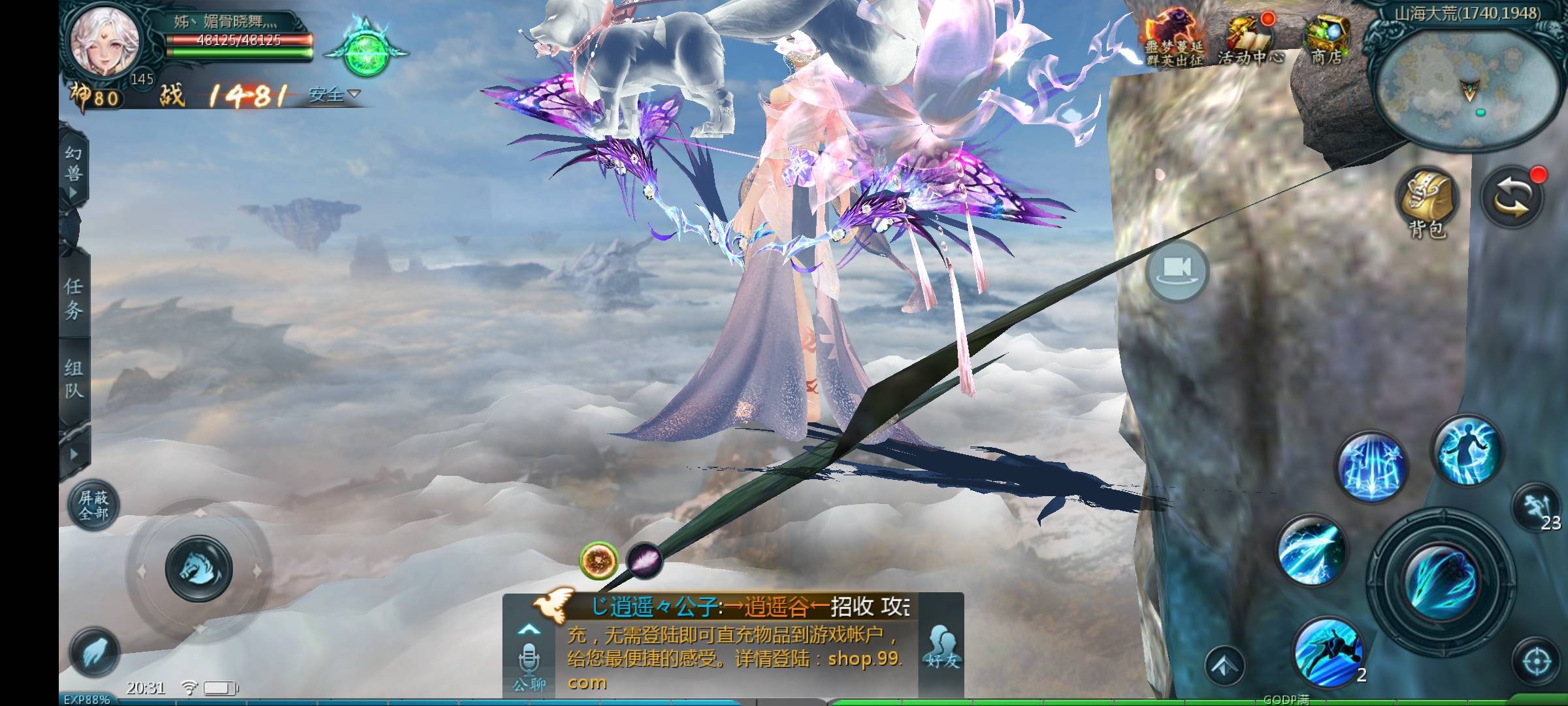Image resolution: width=1568 pixels, height=706 pixels.
Task: Switch to the 组队 team tab
Action: pos(73,378)
